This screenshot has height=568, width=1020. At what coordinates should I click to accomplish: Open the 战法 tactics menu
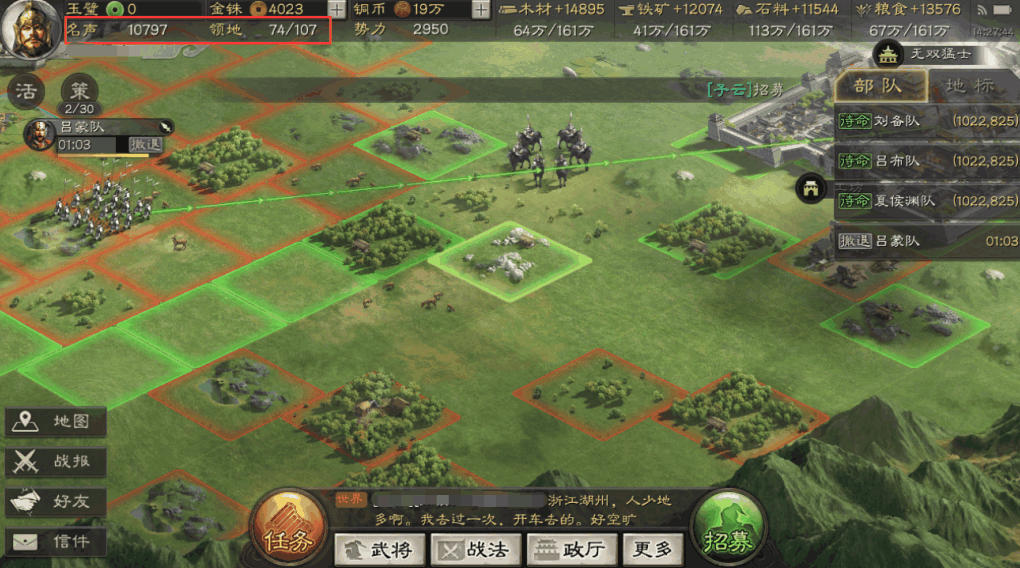point(475,549)
